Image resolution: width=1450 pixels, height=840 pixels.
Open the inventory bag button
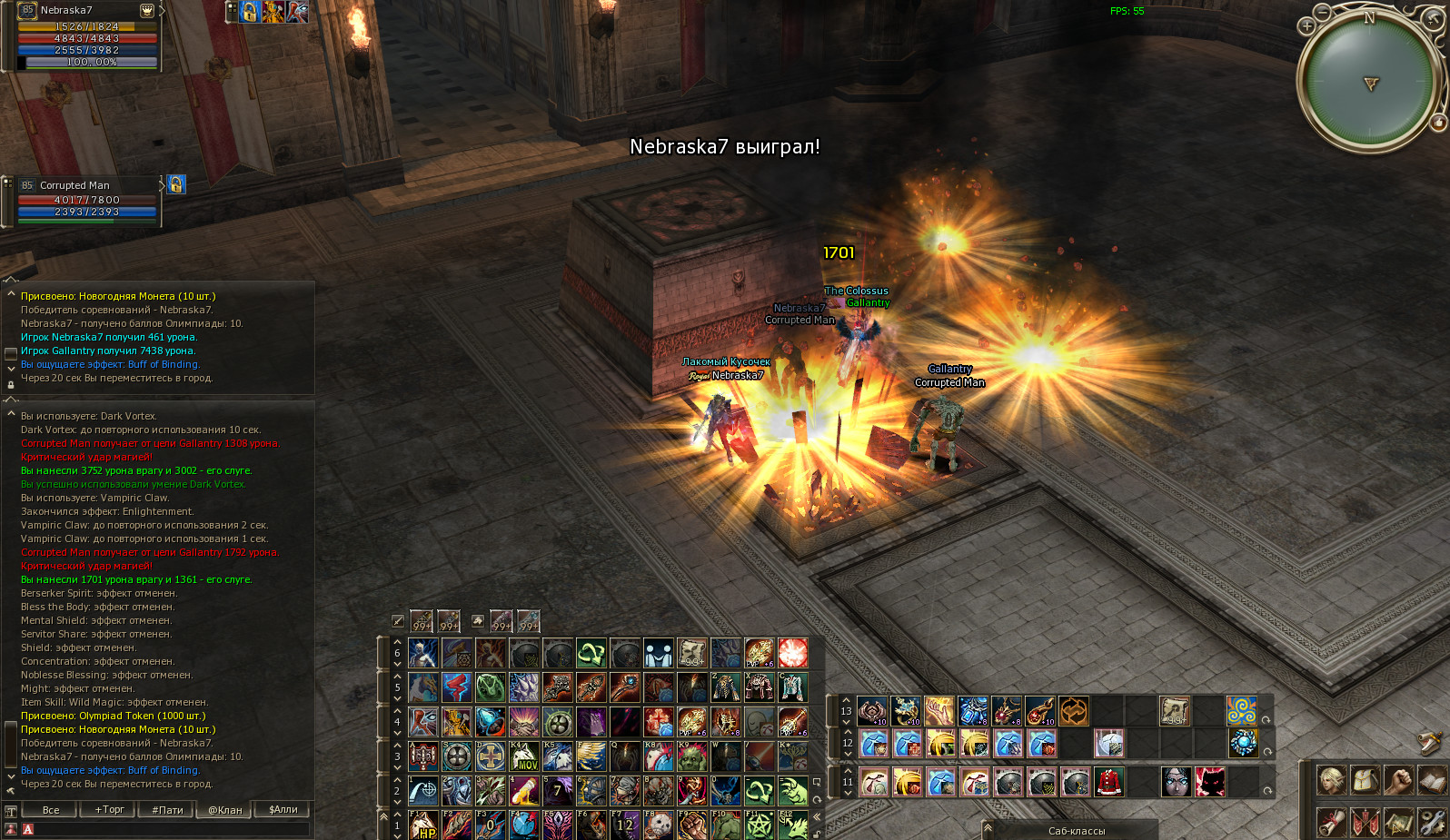pos(1365,779)
